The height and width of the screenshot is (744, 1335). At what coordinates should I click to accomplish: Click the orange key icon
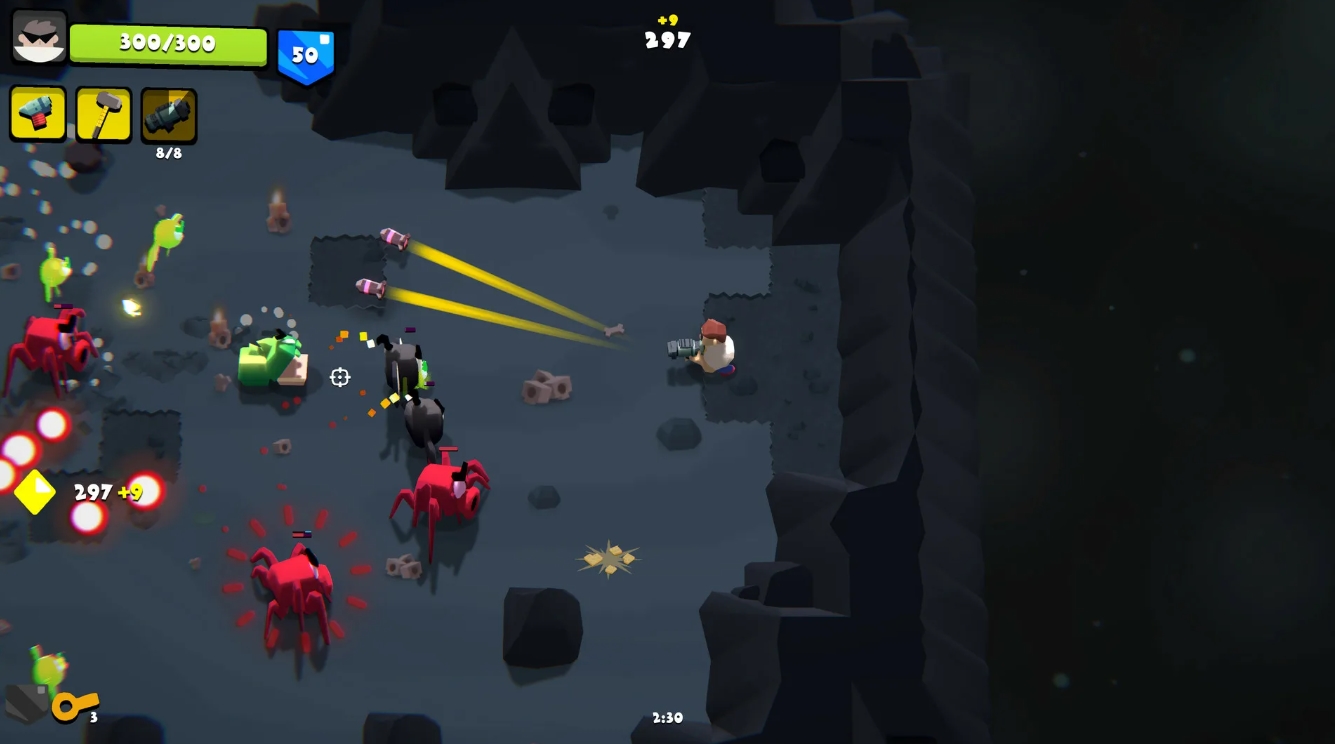coord(74,705)
